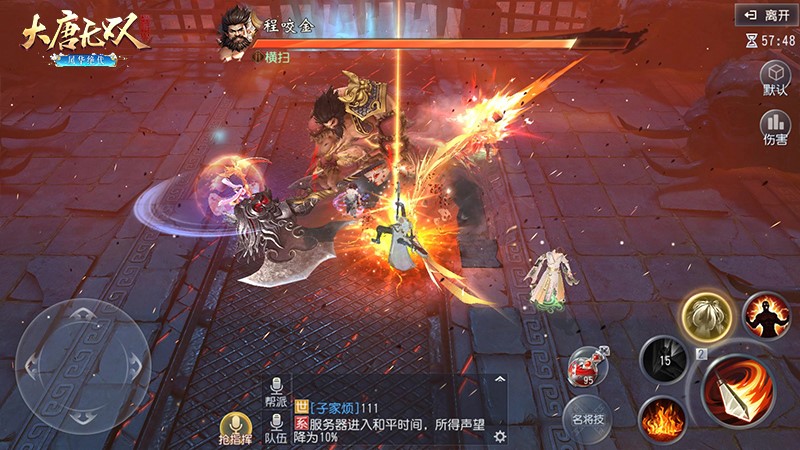
Task: Select the skill on 15 cooldown
Action: [x=663, y=357]
